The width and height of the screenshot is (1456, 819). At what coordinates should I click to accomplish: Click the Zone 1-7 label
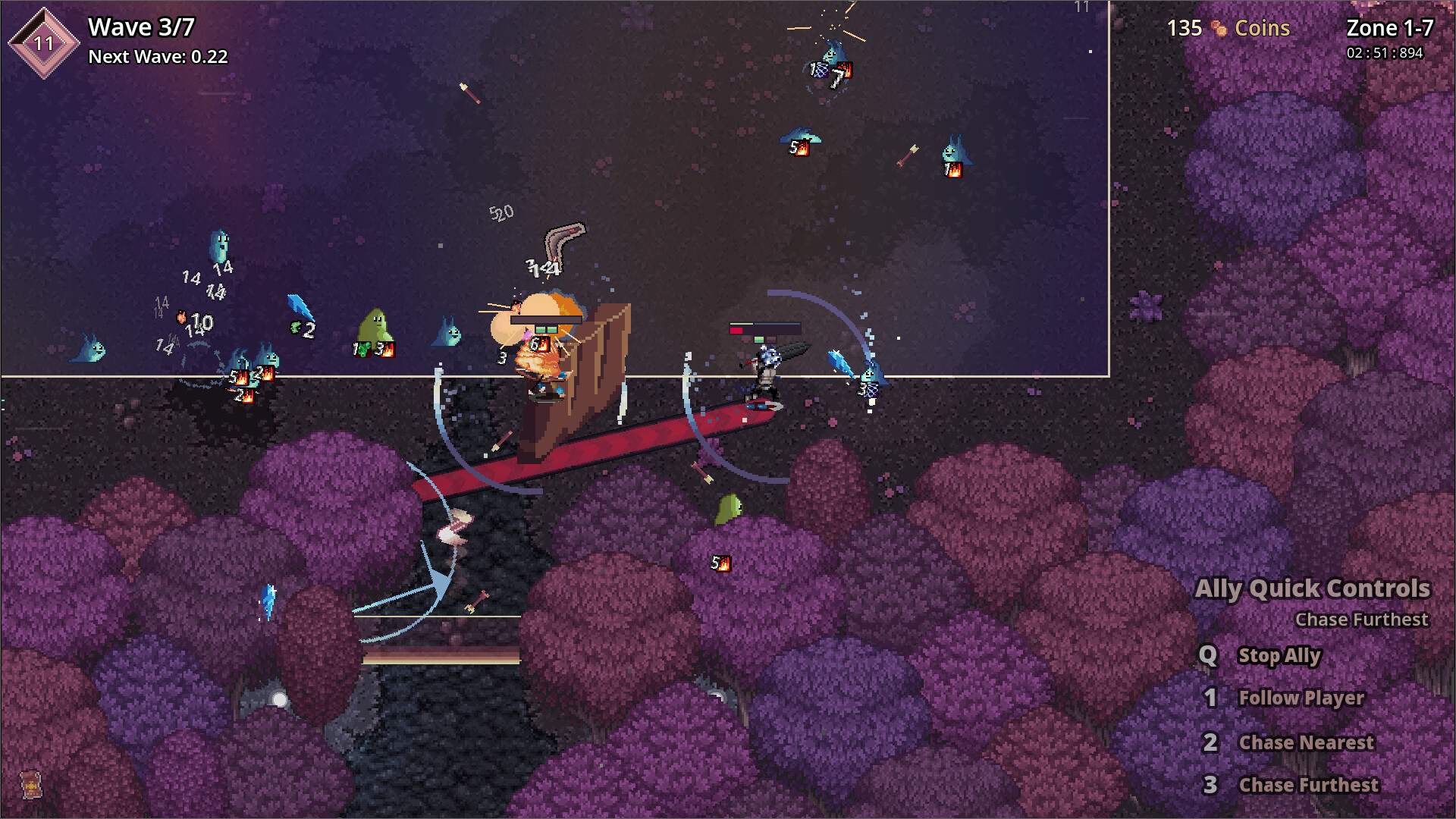coord(1387,30)
